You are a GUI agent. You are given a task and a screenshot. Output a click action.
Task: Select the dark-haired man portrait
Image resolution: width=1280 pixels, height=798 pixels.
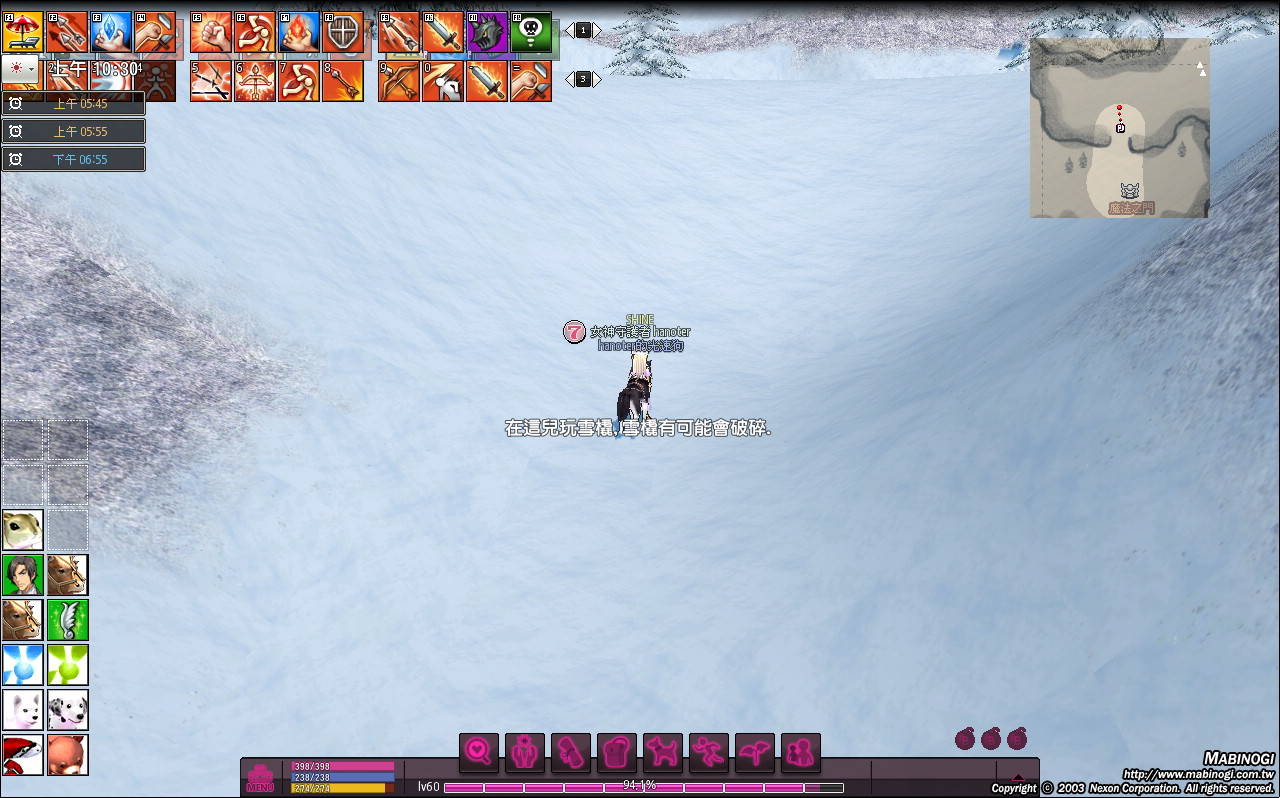click(x=22, y=575)
